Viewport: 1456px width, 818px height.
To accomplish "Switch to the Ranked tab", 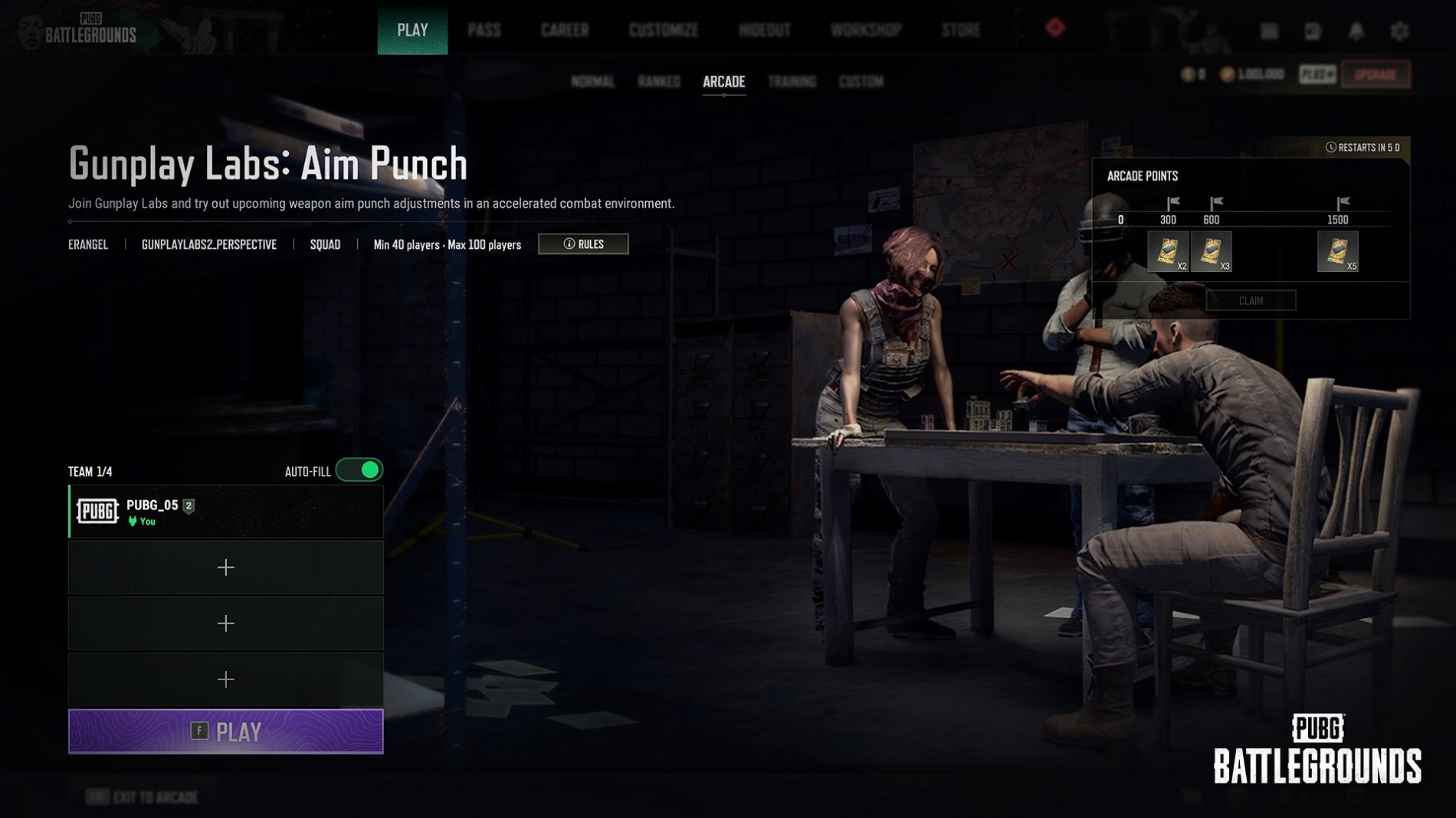I will tap(659, 82).
